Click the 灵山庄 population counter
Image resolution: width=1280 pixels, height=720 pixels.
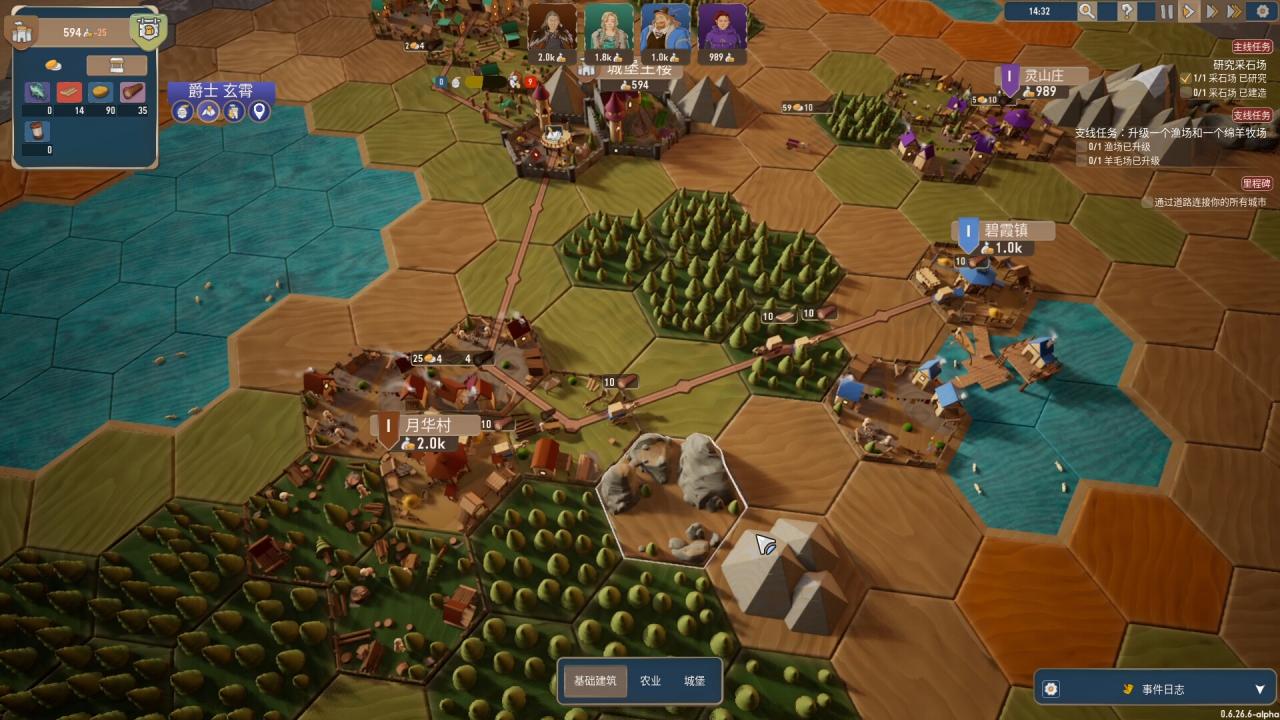(1043, 92)
